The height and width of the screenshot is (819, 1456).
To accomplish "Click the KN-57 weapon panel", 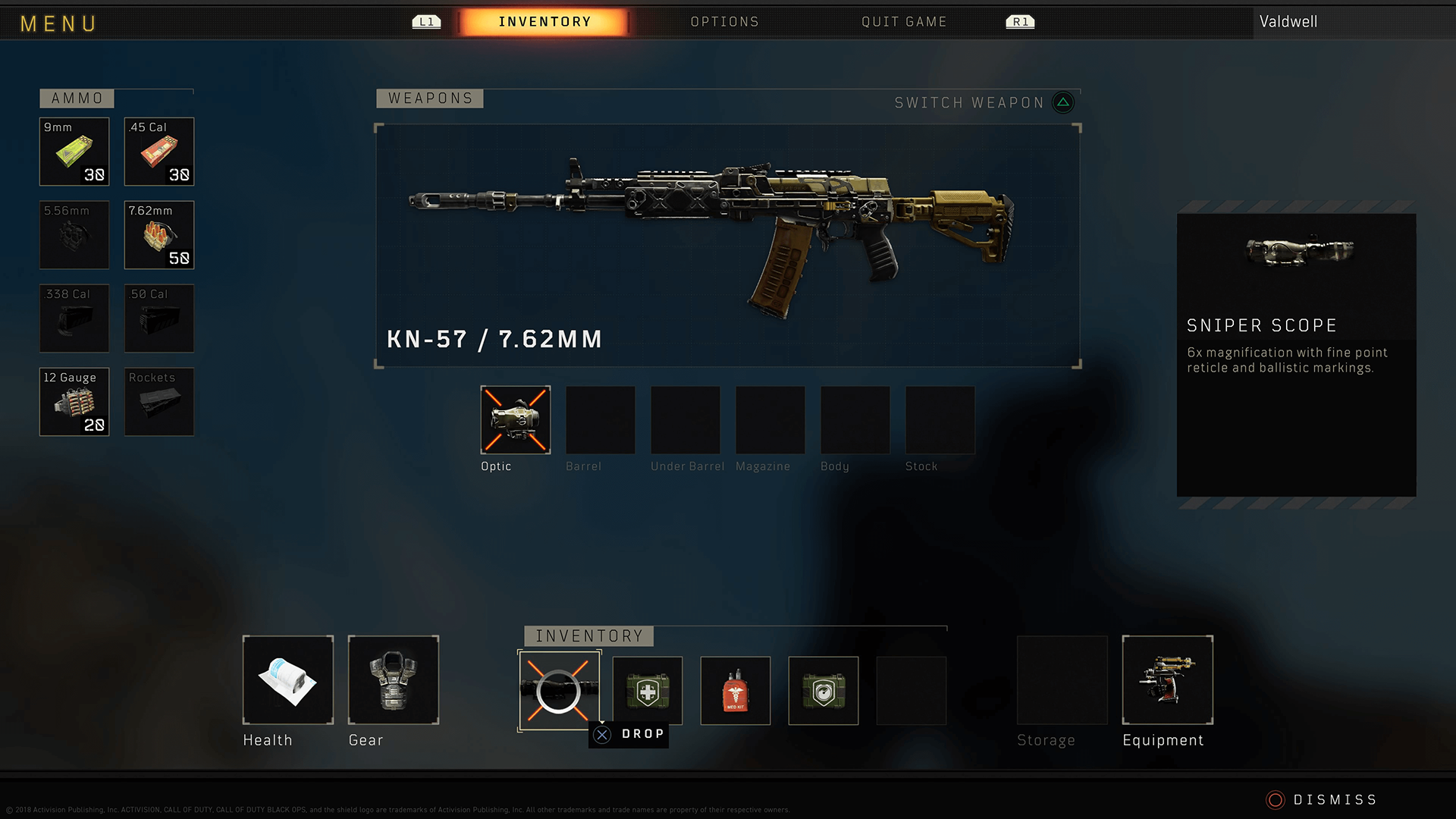I will click(x=727, y=246).
